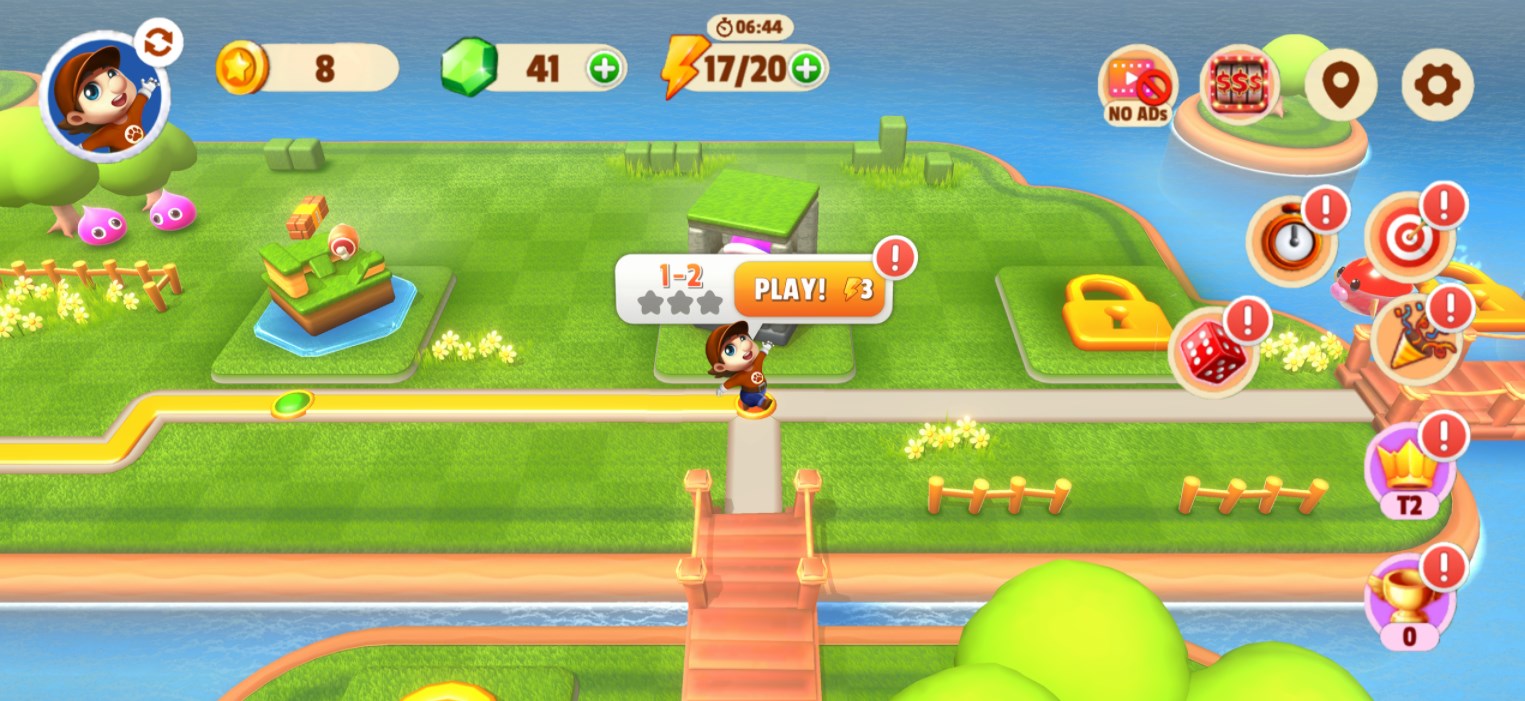Open the player avatar profile

pos(103,97)
